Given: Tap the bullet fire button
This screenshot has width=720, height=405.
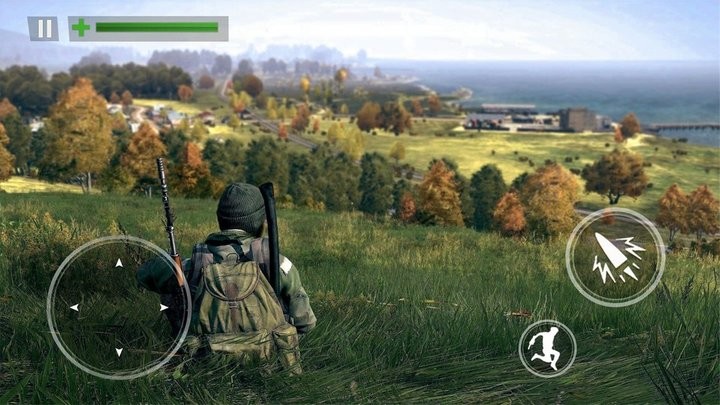Looking at the screenshot, I should 615,257.
